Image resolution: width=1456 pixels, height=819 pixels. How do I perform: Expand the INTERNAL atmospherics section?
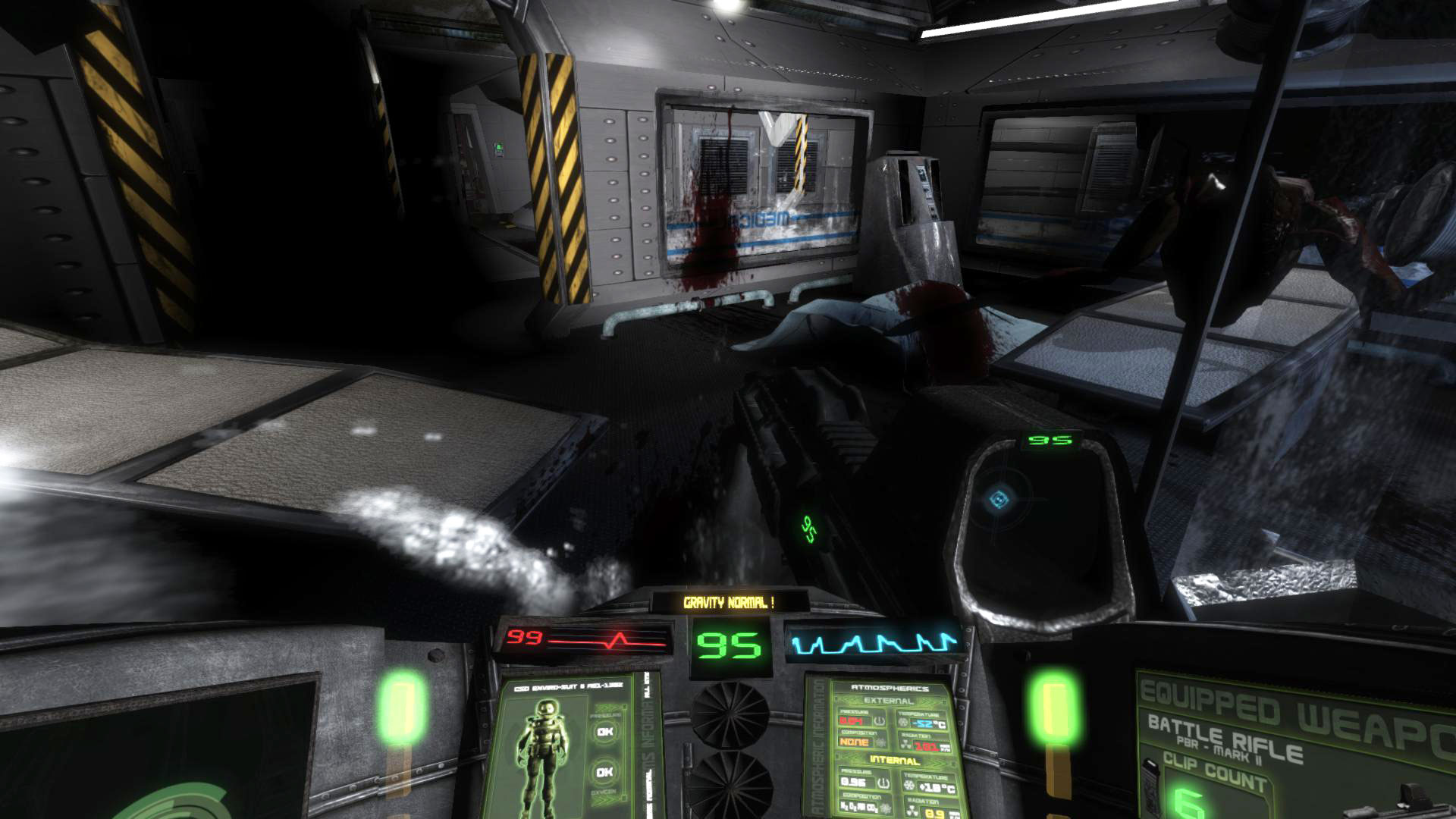click(x=893, y=760)
